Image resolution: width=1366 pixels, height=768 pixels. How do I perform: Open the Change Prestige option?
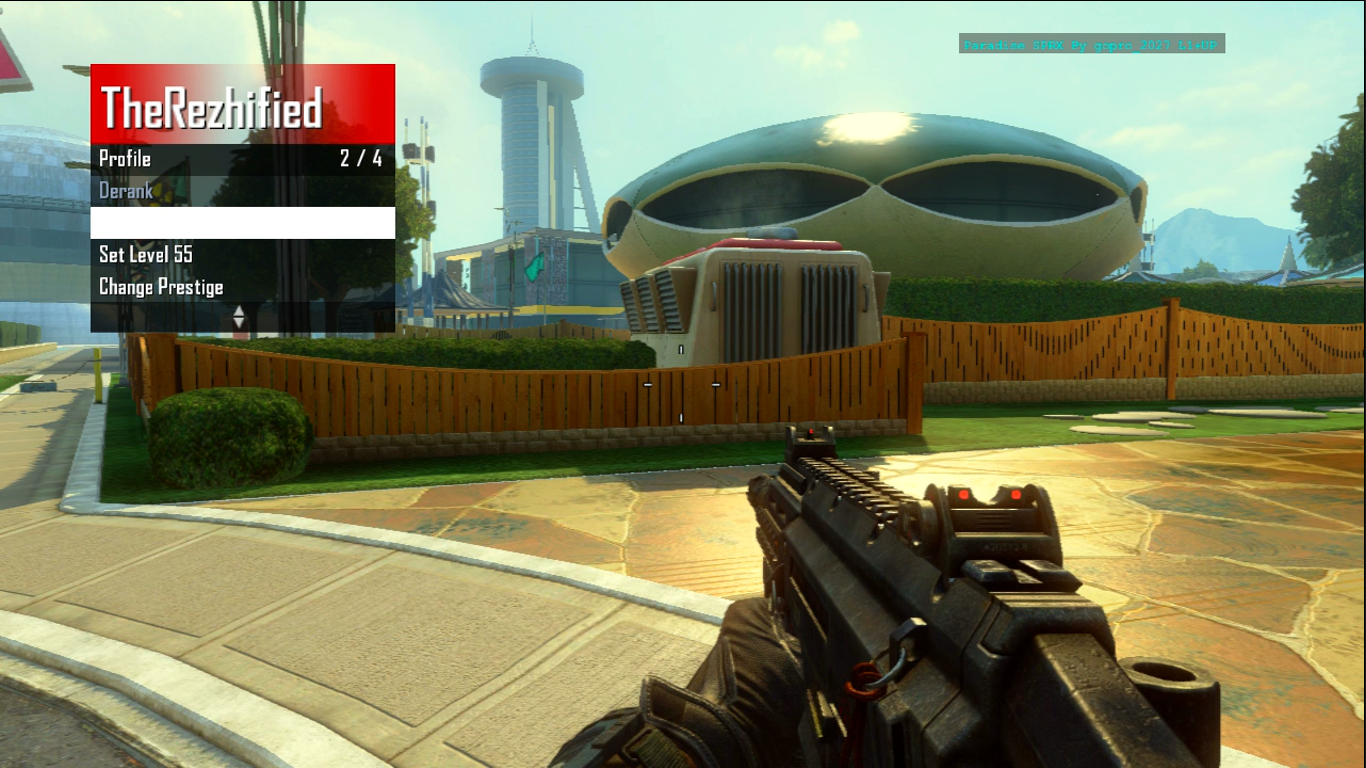coord(161,288)
